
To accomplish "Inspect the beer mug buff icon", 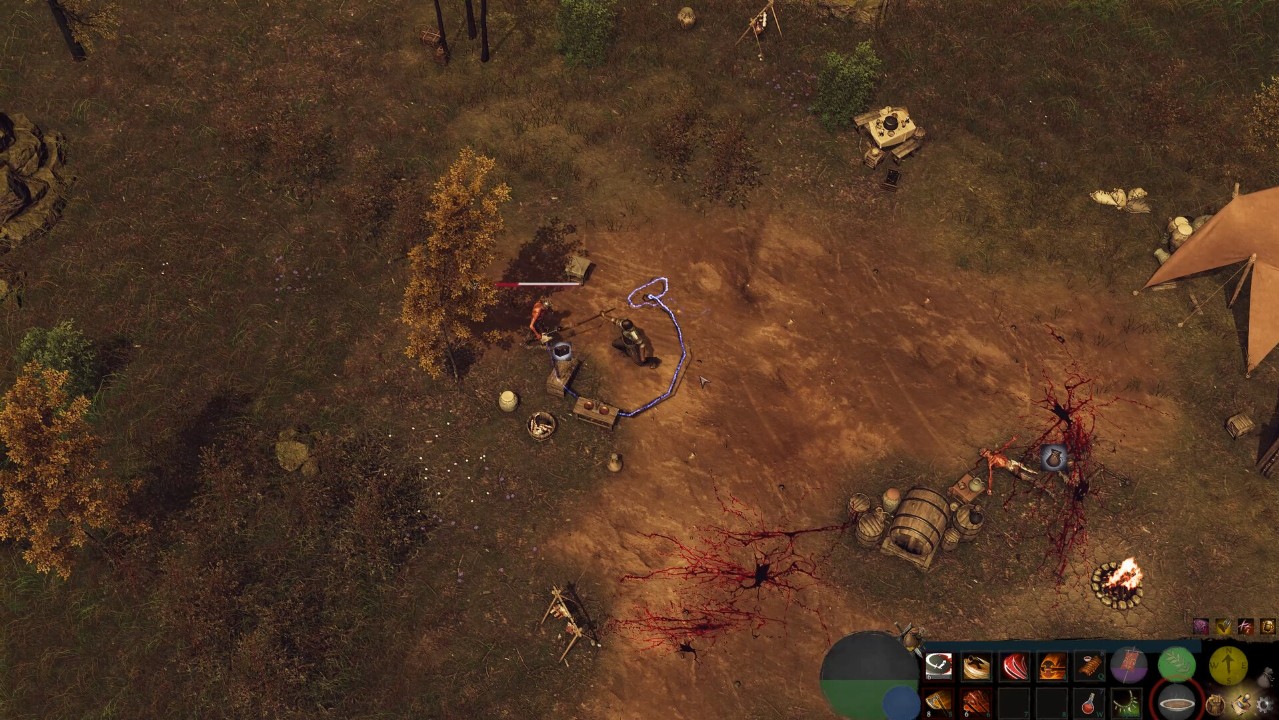I will (x=1267, y=627).
